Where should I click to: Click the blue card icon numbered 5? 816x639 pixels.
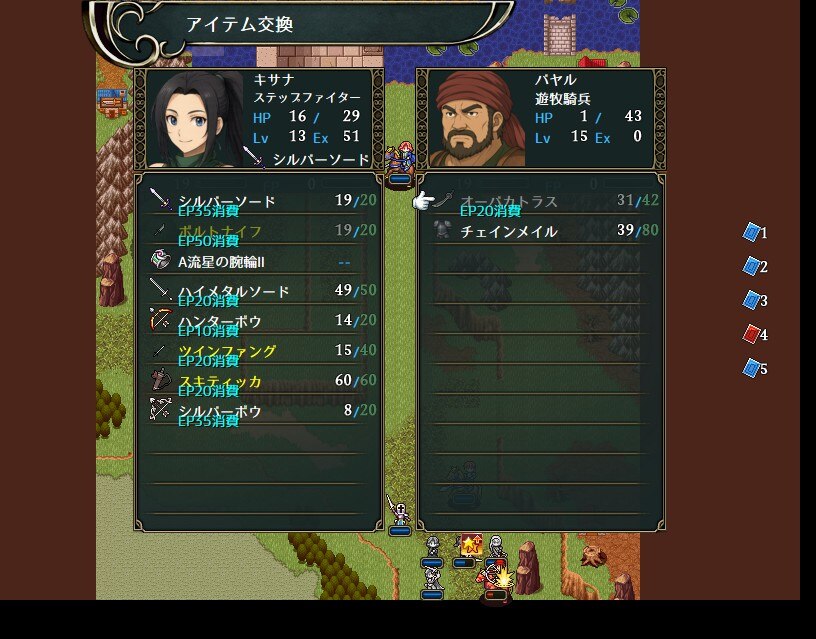[x=752, y=369]
